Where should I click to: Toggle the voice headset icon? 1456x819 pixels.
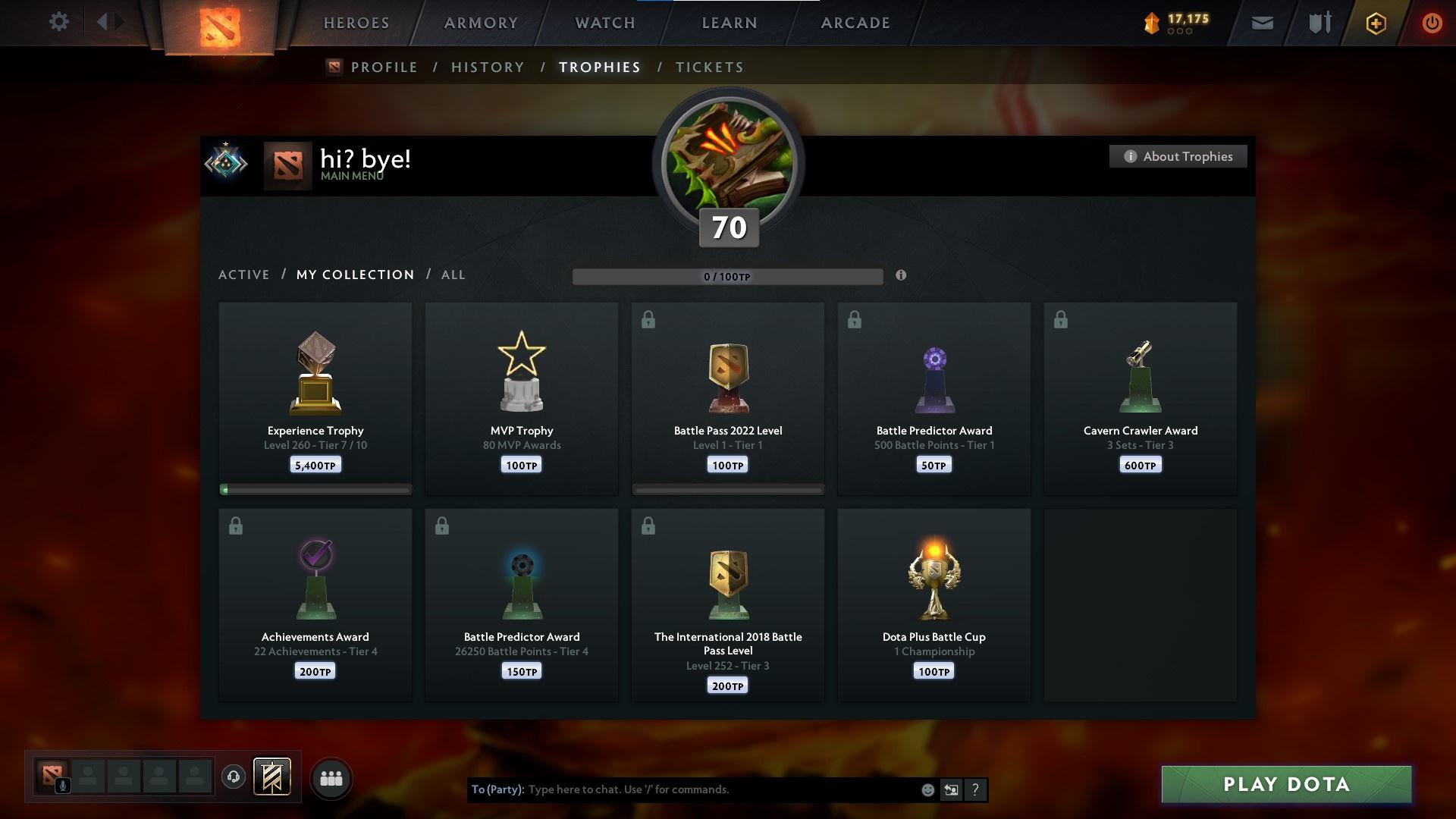pyautogui.click(x=233, y=778)
